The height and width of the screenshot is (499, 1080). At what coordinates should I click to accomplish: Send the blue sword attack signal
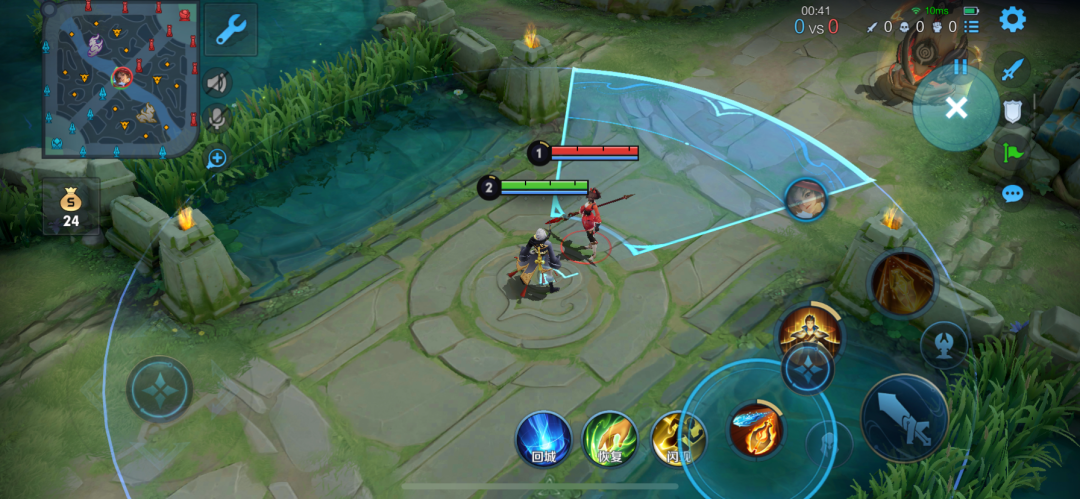click(1012, 69)
